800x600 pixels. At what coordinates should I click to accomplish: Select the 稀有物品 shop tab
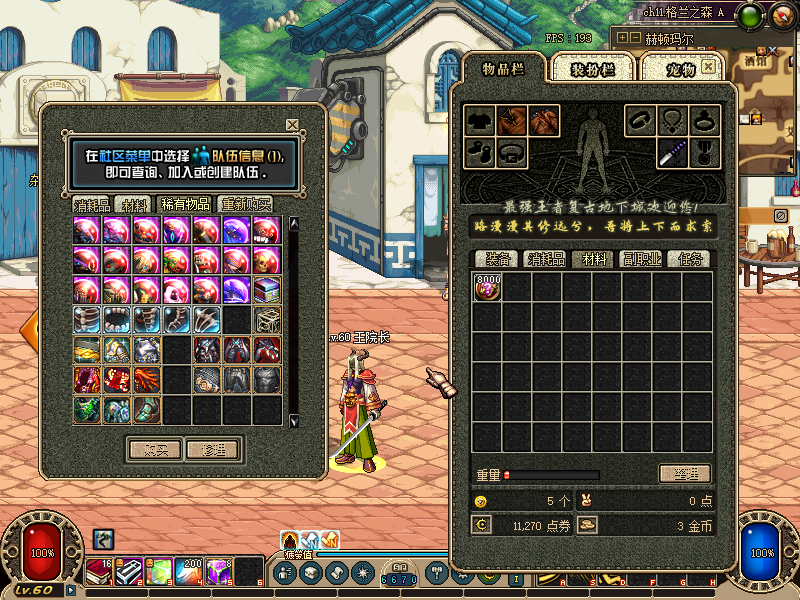tap(186, 204)
